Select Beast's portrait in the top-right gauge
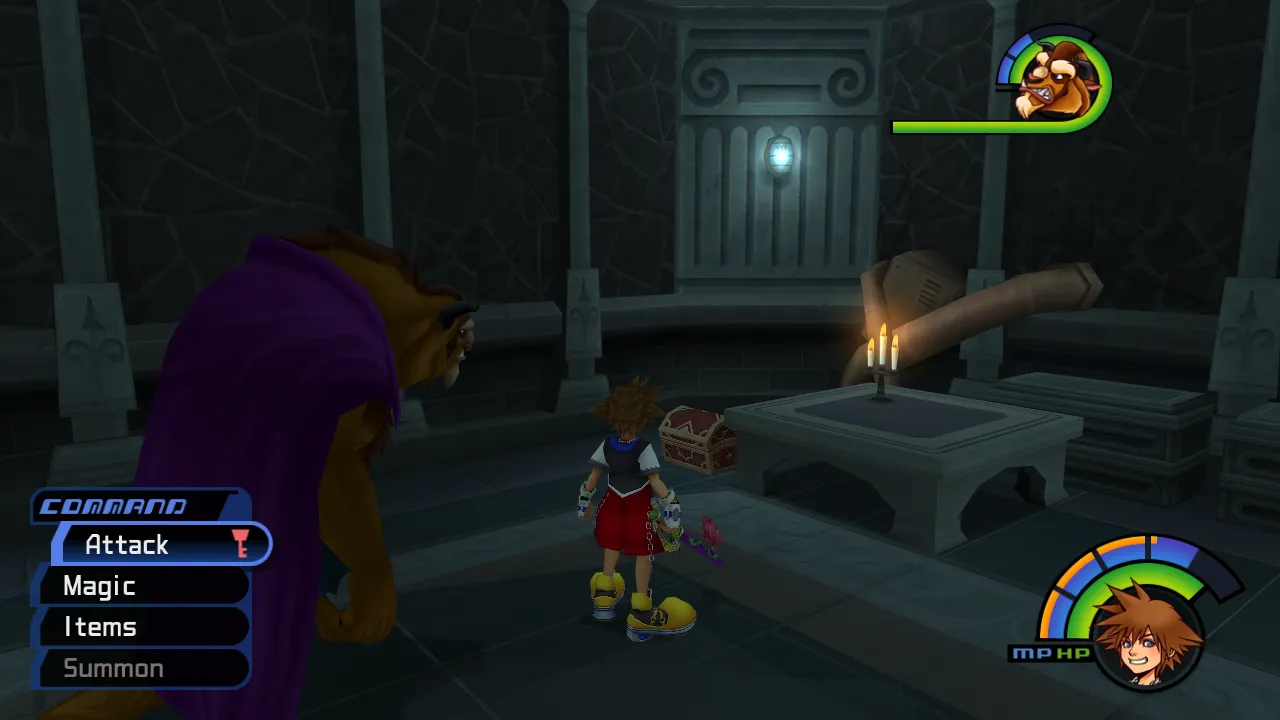Image resolution: width=1280 pixels, height=720 pixels. pos(1063,80)
